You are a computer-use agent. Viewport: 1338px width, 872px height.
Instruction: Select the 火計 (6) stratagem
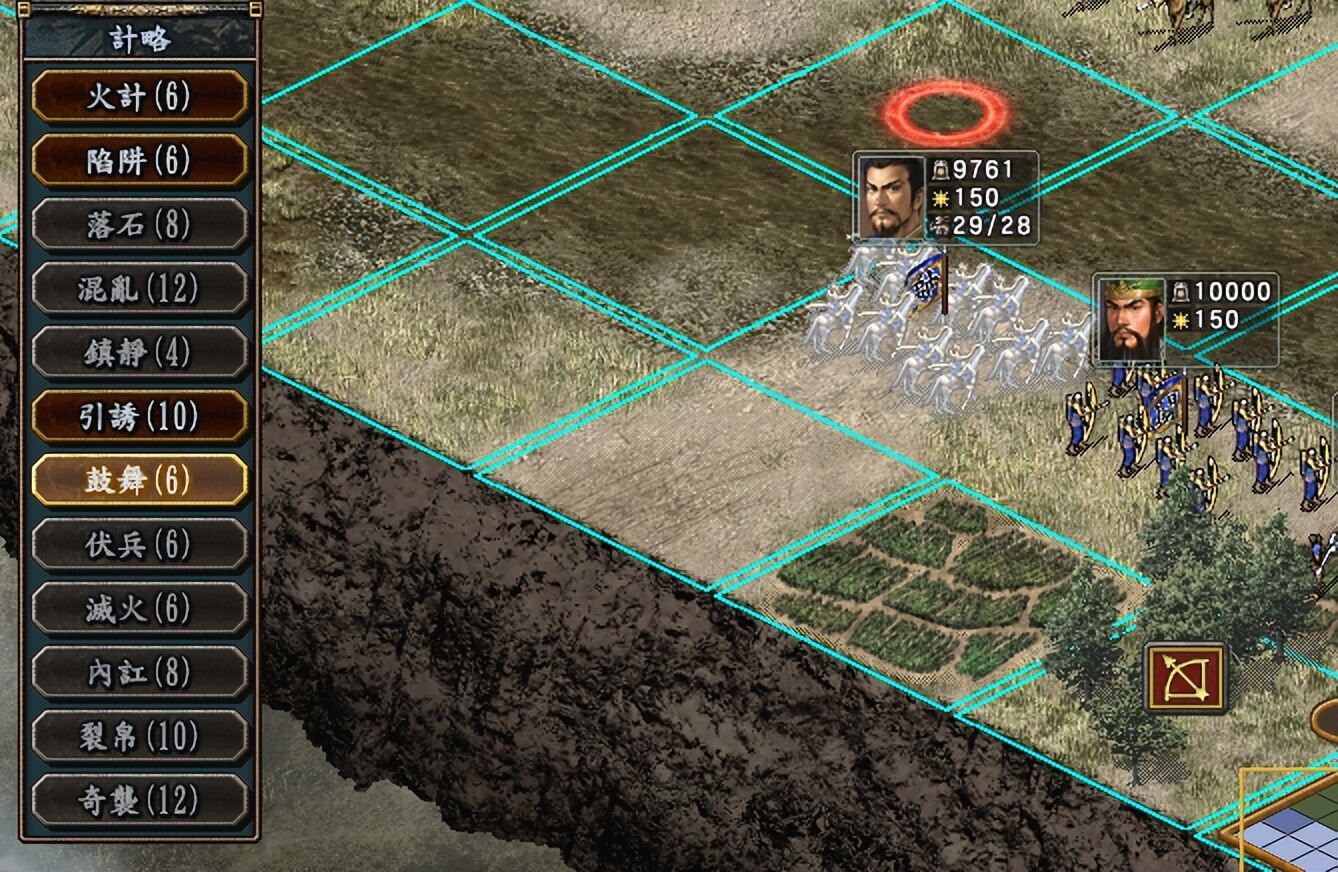pos(139,97)
